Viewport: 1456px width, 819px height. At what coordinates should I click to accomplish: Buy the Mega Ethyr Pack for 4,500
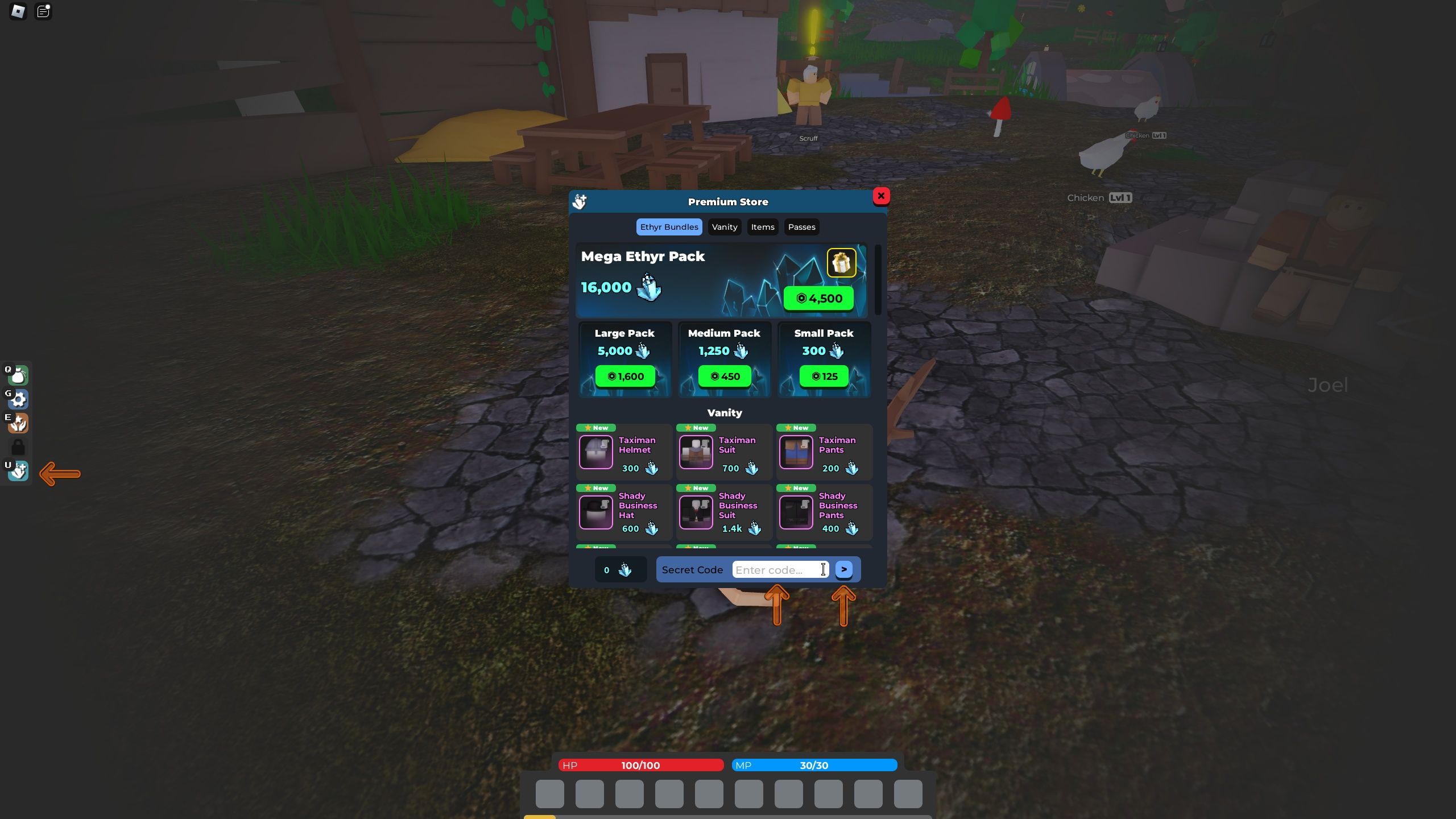(818, 298)
